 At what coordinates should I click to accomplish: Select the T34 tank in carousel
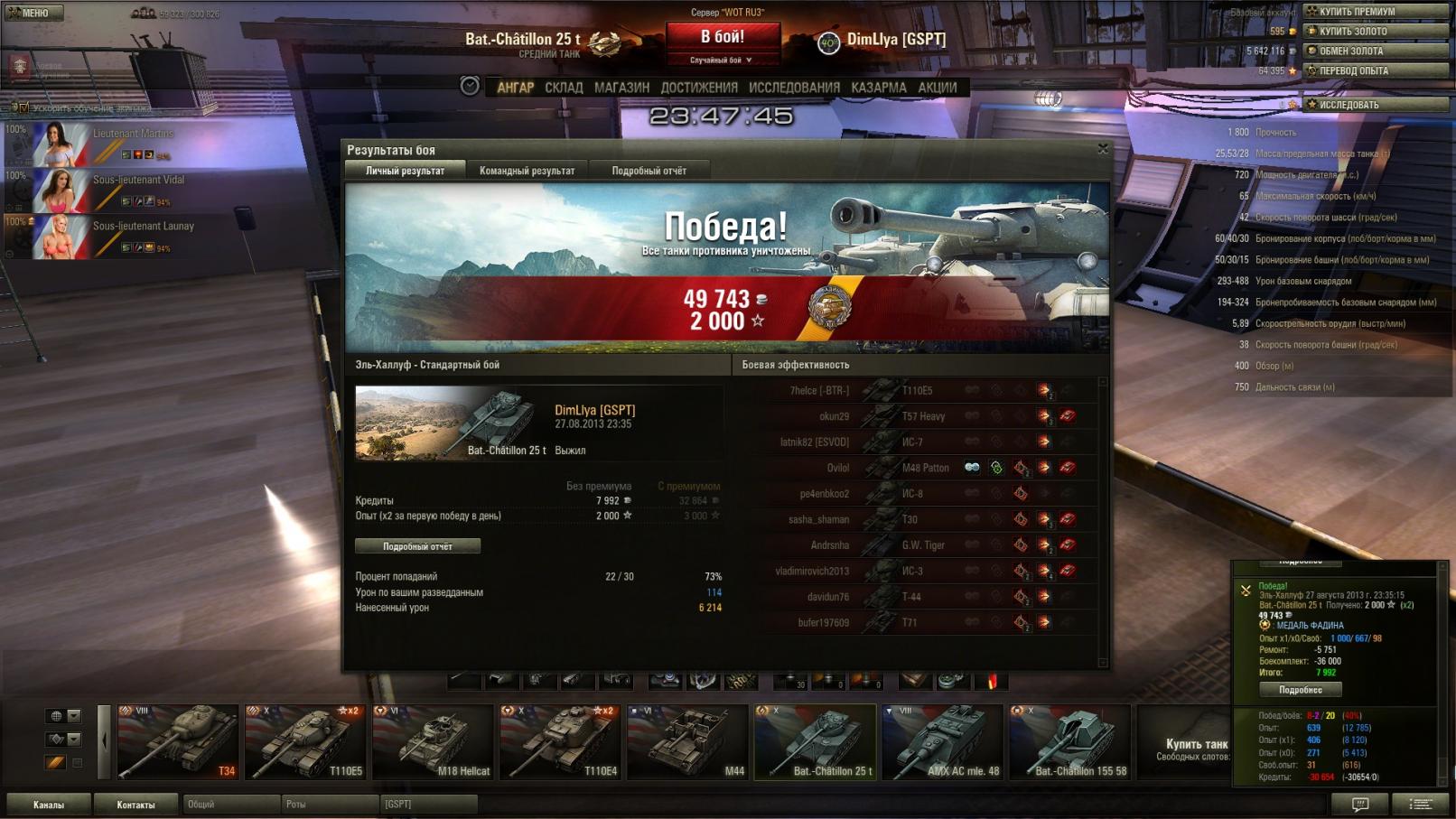click(178, 742)
